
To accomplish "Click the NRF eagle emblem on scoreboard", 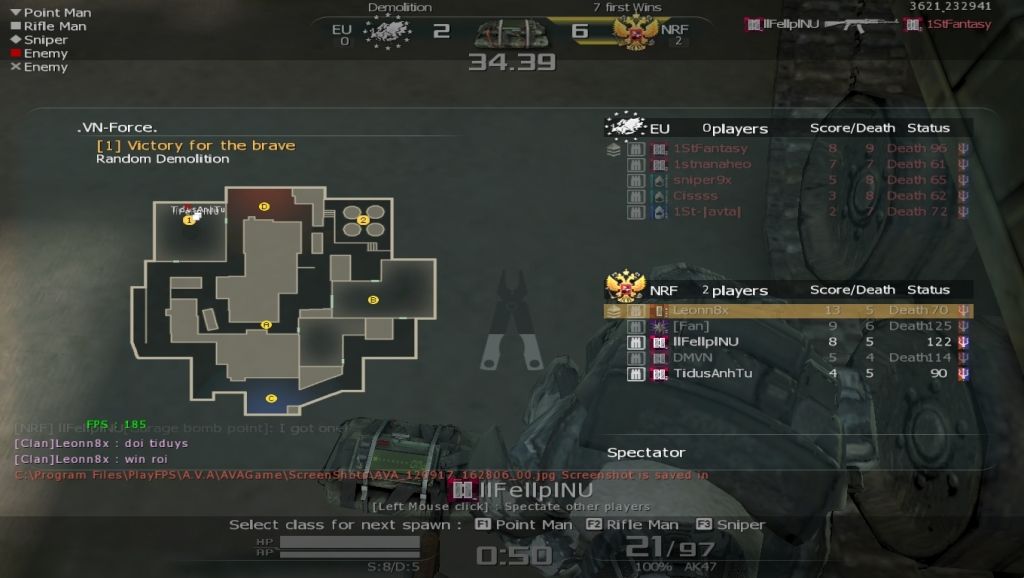I will [x=625, y=289].
